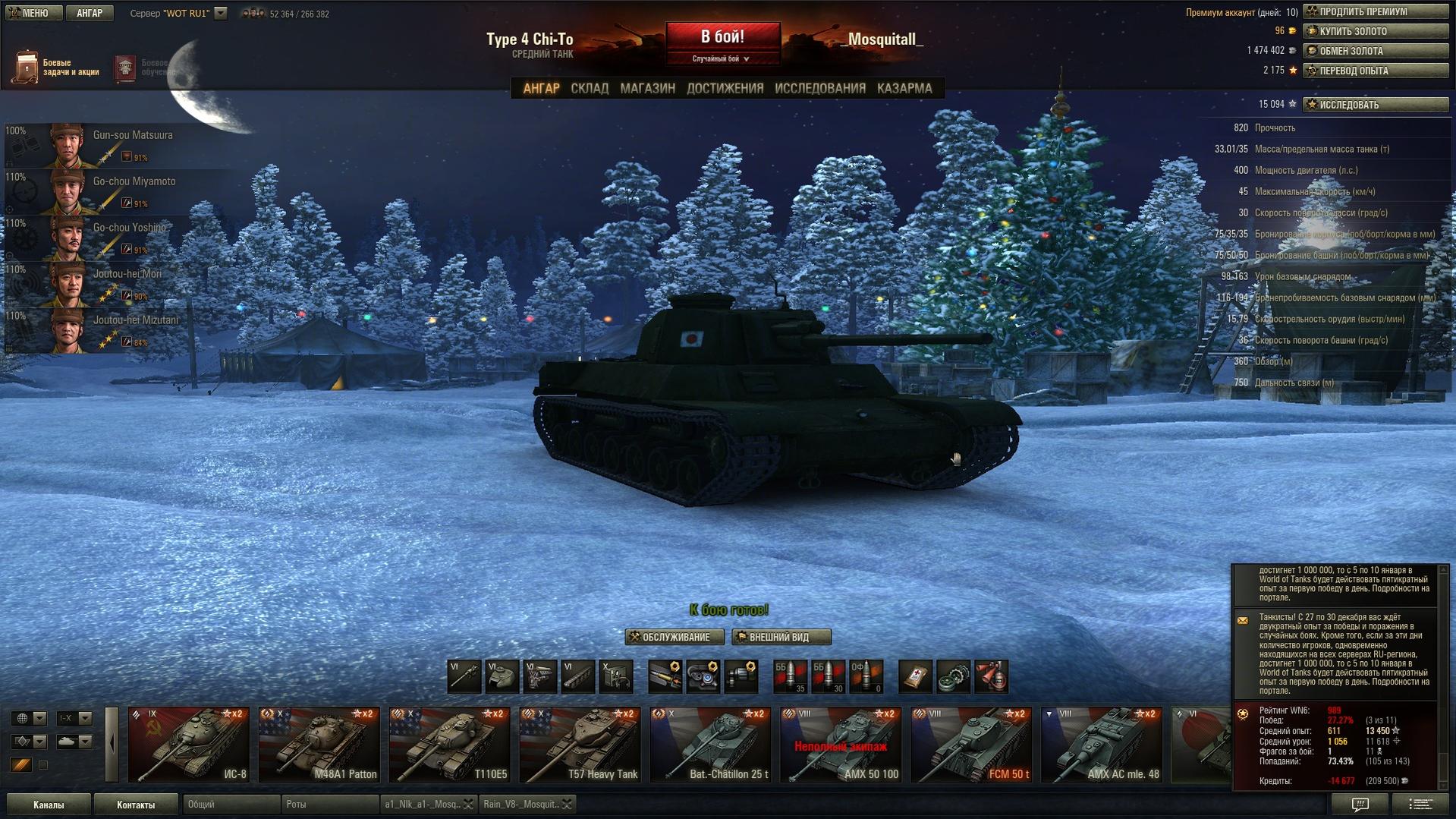This screenshot has width=1456, height=819.
Task: Close the Rain_V8 chat tab
Action: coord(567,805)
